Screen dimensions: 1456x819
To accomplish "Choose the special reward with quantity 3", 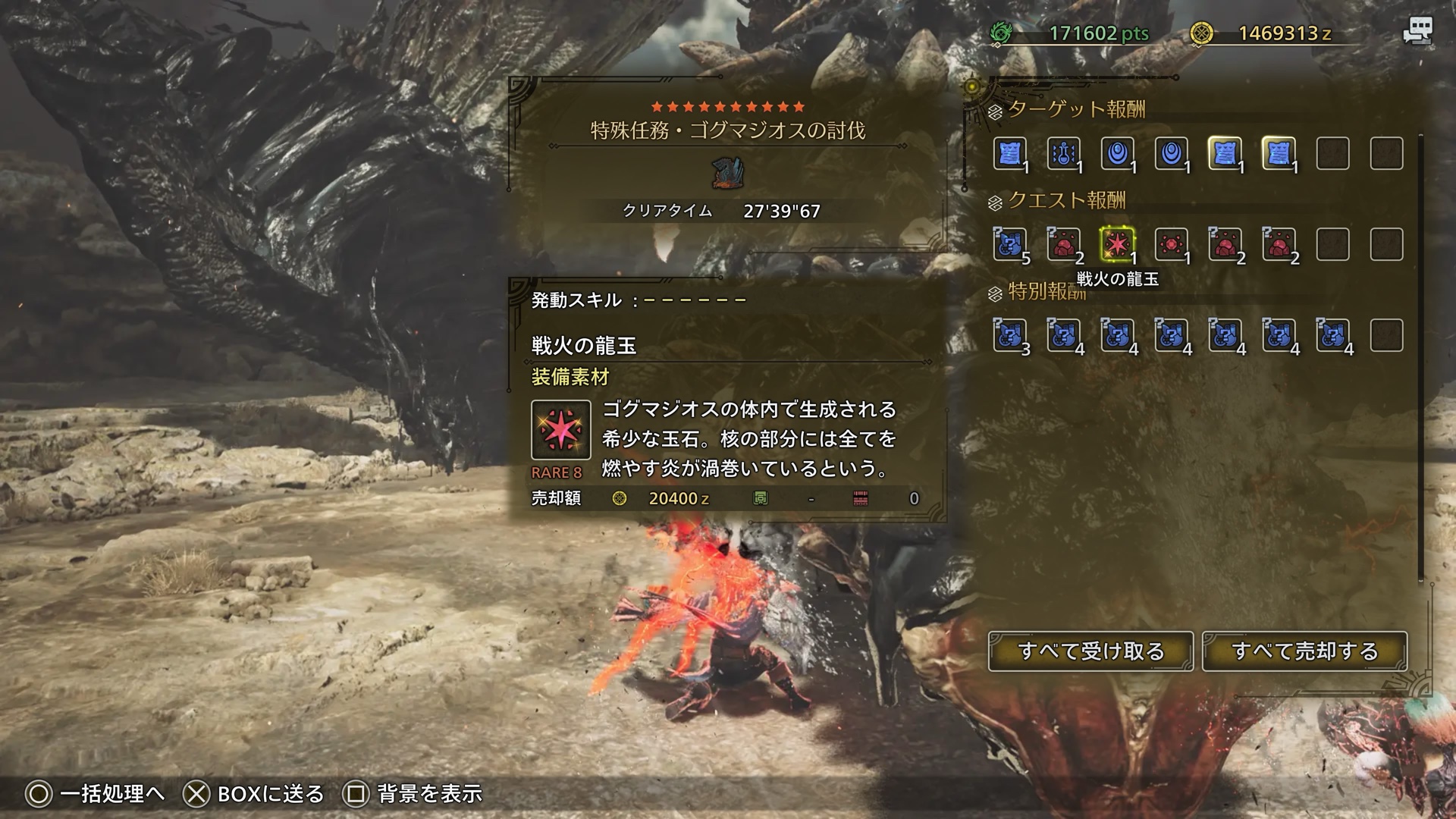I will [1009, 335].
